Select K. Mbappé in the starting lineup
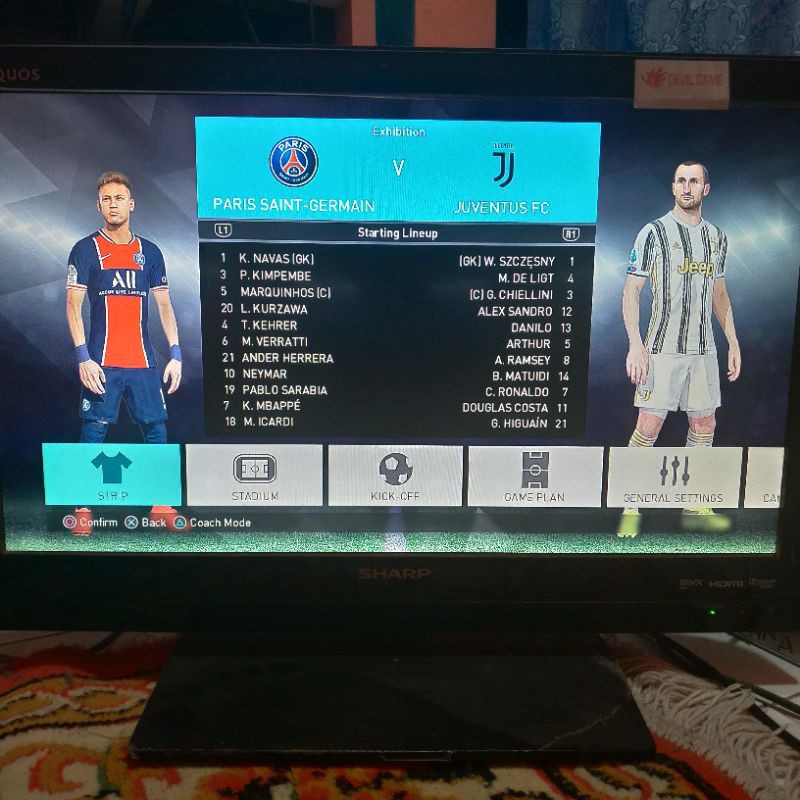 (x=270, y=406)
